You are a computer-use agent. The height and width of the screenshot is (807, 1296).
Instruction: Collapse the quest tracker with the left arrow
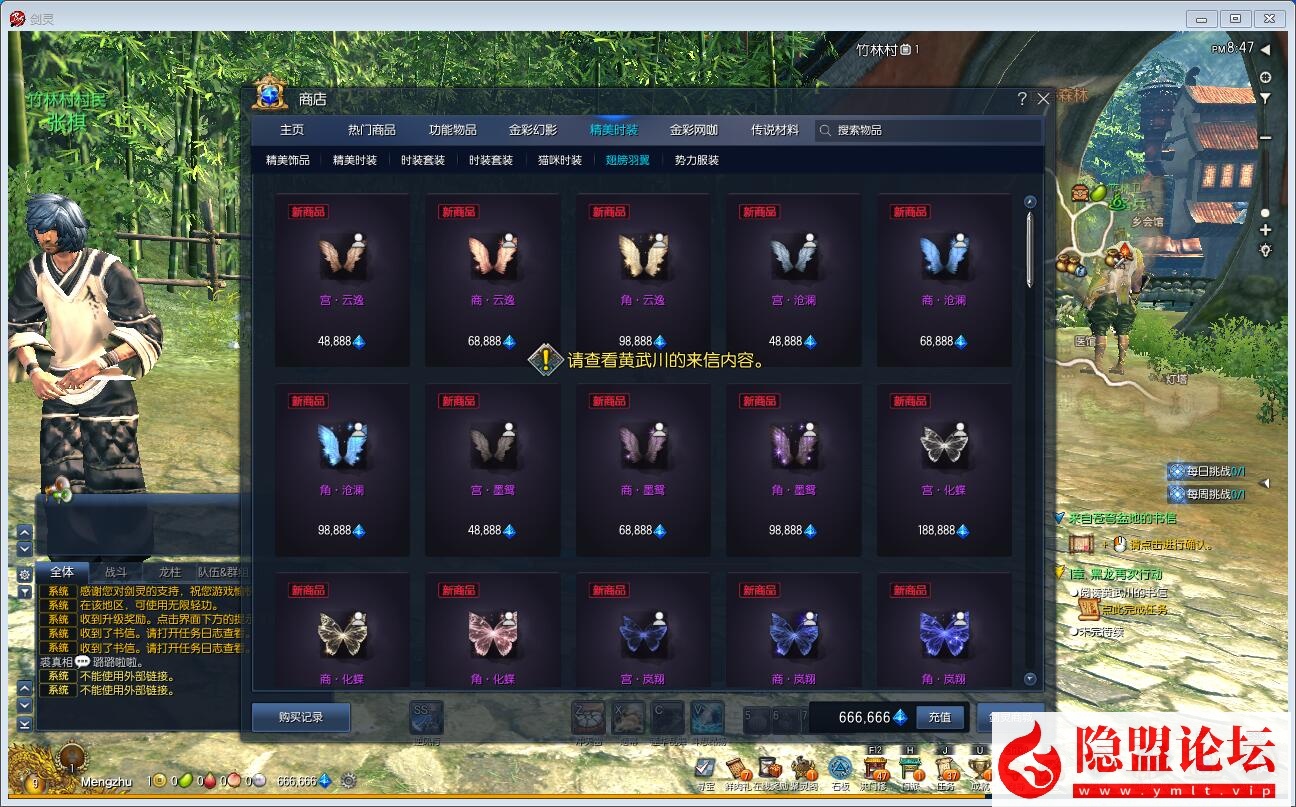click(x=1266, y=483)
